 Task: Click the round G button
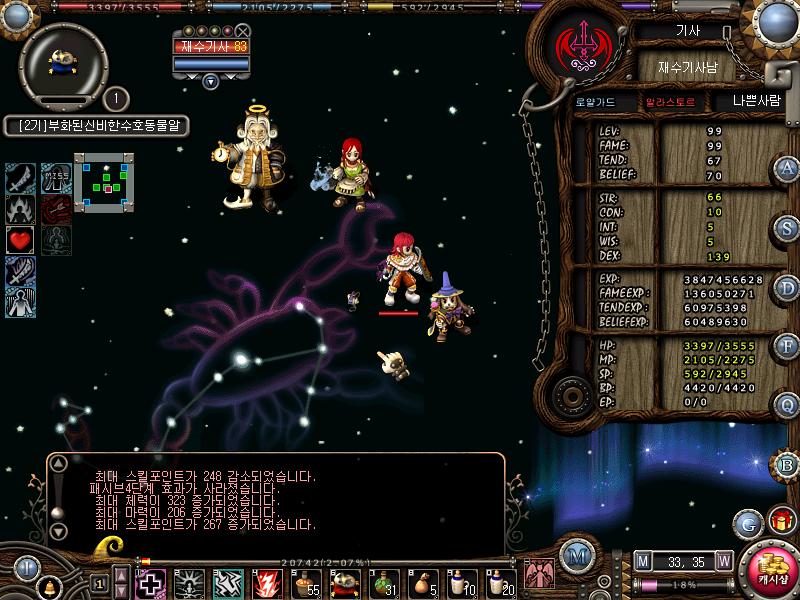tap(747, 522)
